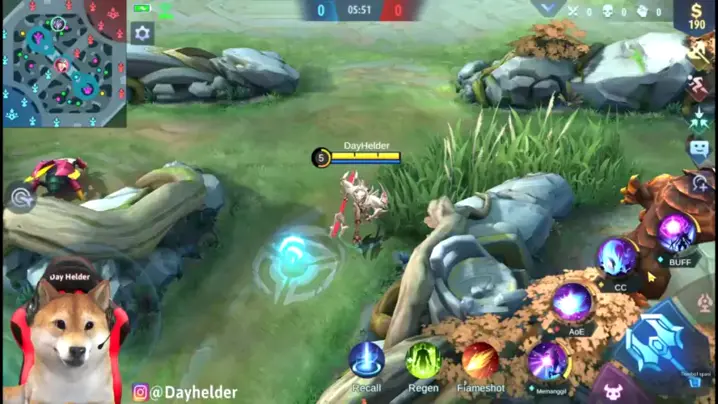Use the Regen ability
718x404 pixels.
(424, 360)
